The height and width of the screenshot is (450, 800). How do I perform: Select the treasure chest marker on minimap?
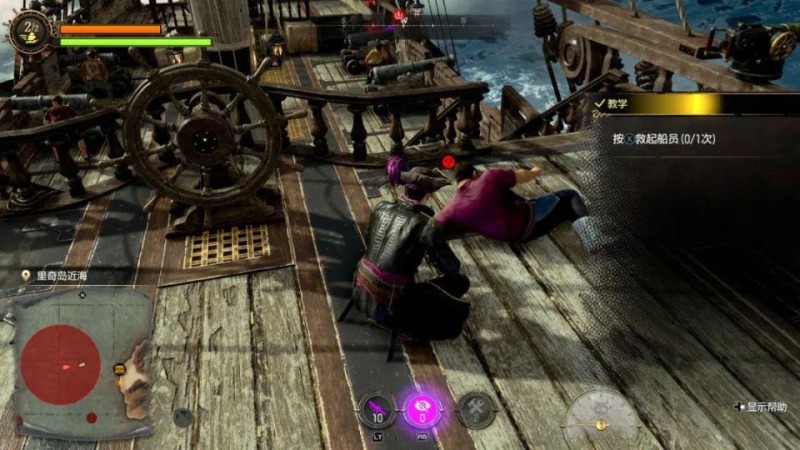click(x=119, y=370)
